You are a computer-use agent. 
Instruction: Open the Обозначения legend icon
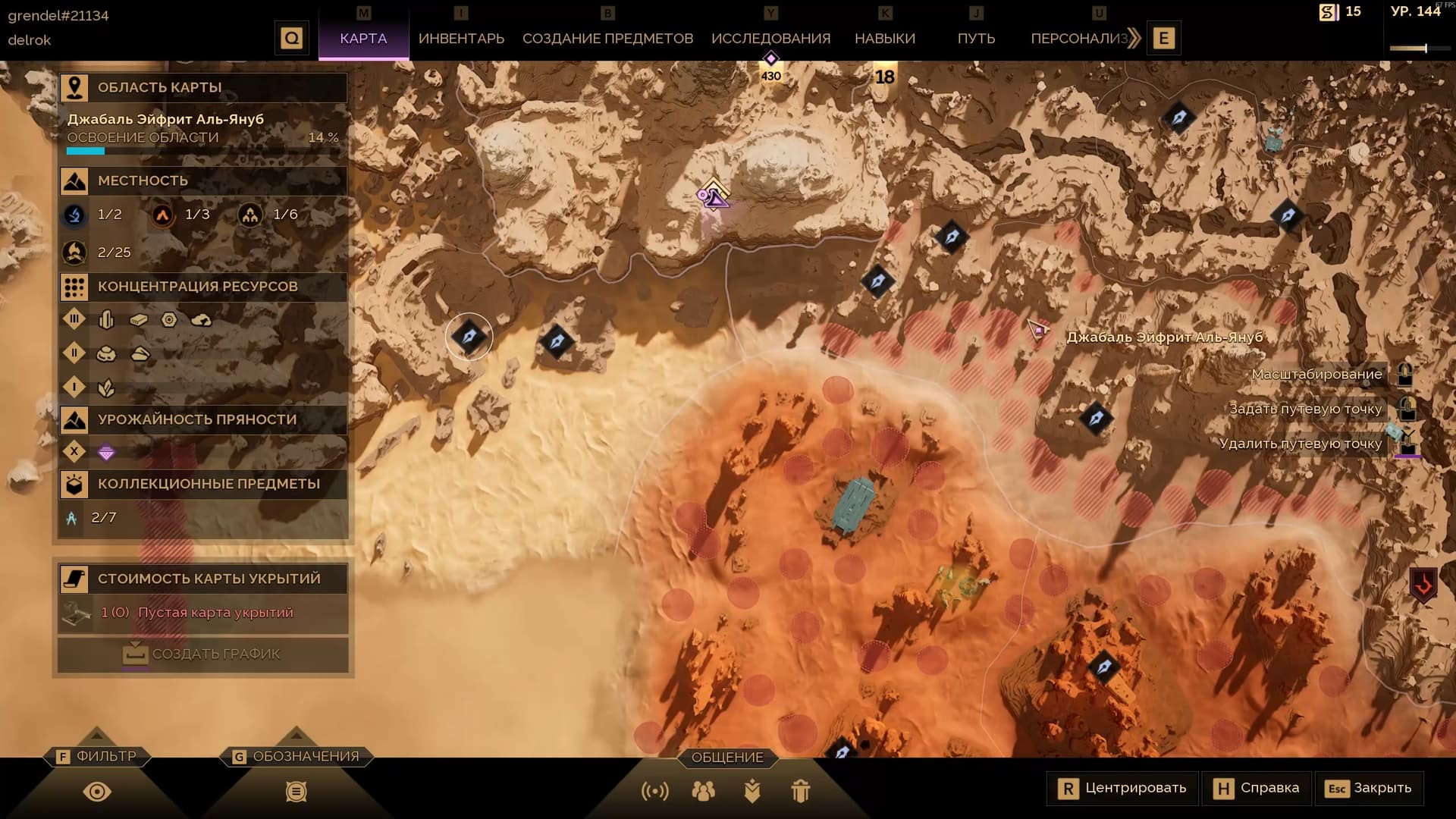[x=297, y=792]
